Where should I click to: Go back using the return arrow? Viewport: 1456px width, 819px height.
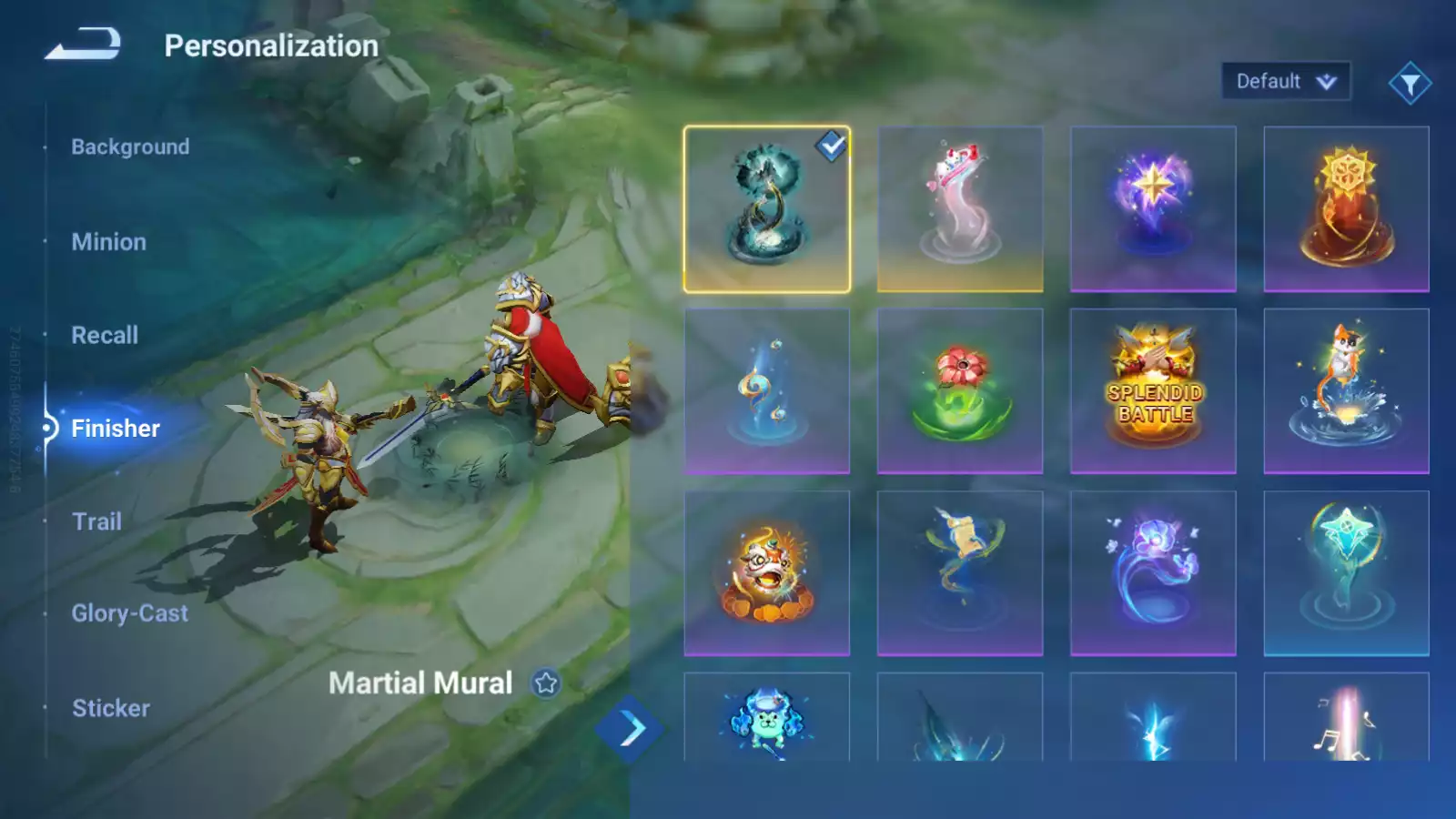(x=83, y=44)
